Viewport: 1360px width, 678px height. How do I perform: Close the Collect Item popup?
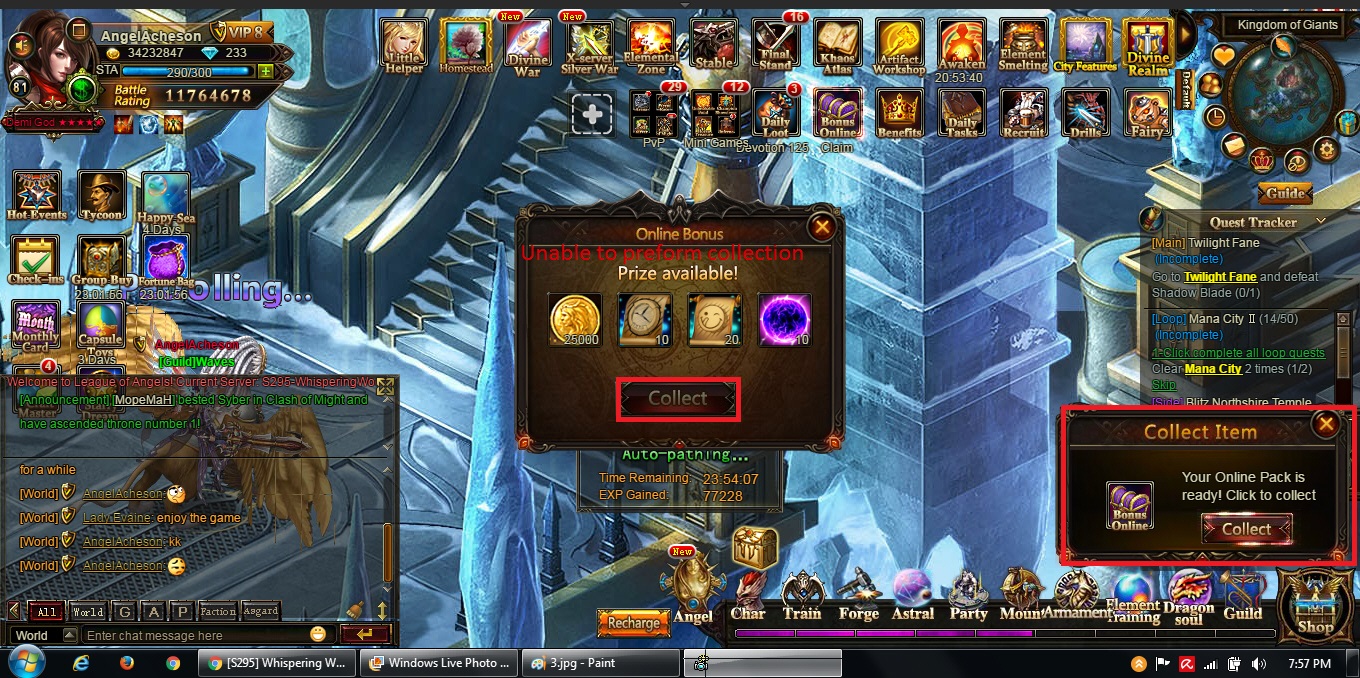click(1326, 424)
